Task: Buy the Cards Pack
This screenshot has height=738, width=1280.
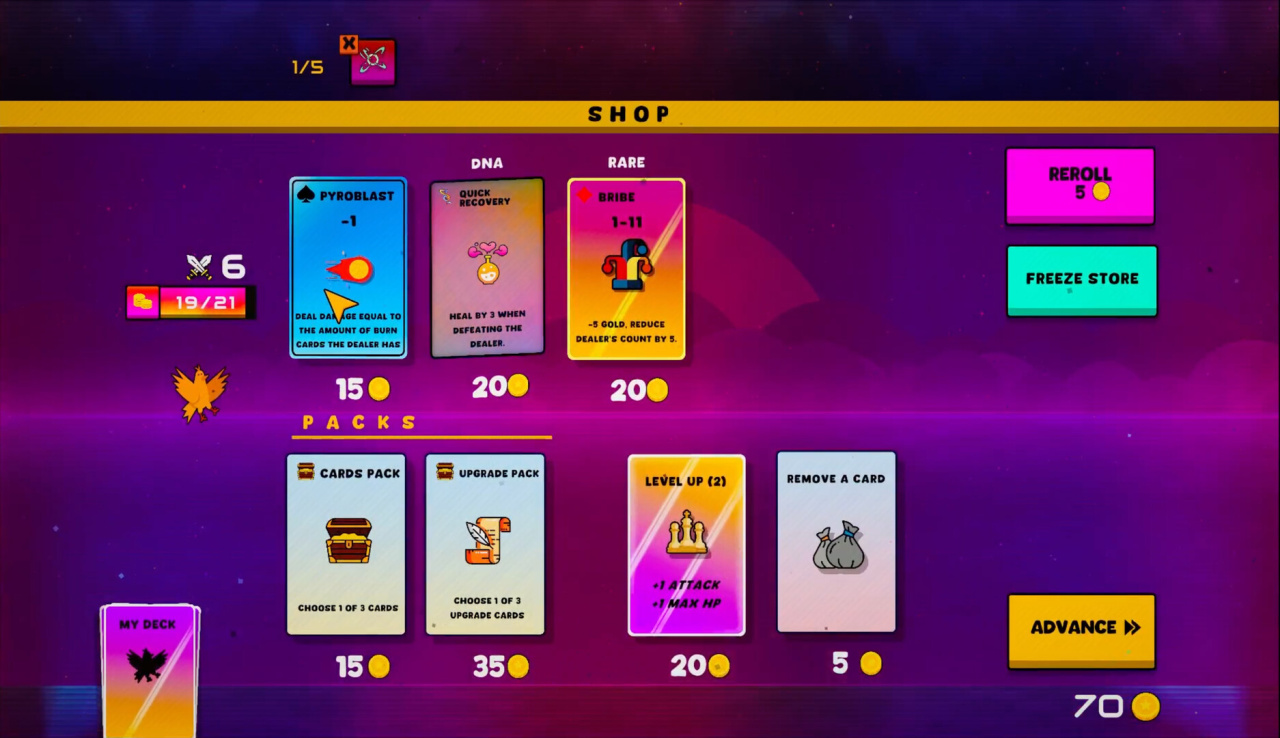Action: point(346,544)
